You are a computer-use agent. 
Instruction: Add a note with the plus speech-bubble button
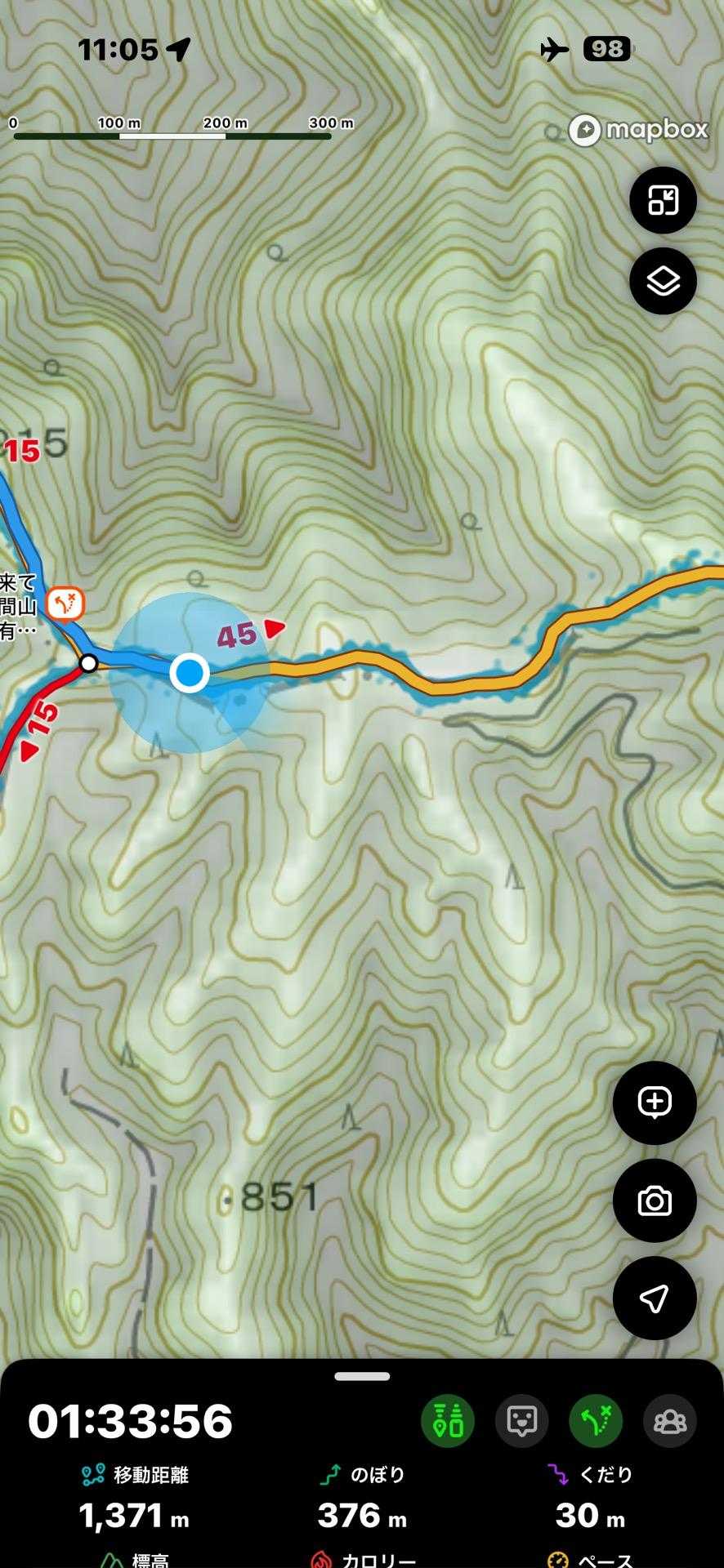click(655, 1102)
